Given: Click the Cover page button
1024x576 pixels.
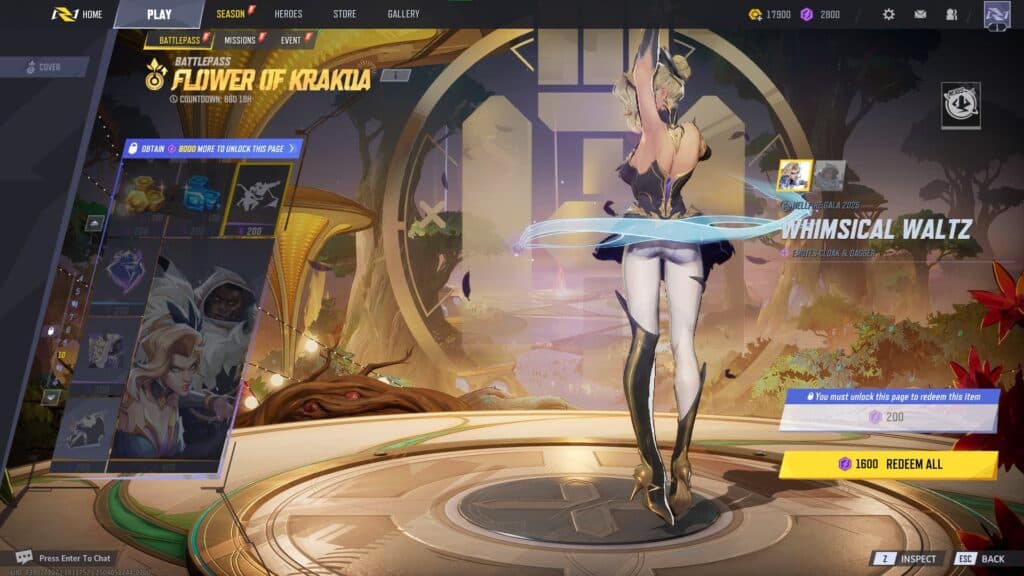Looking at the screenshot, I should [x=44, y=67].
